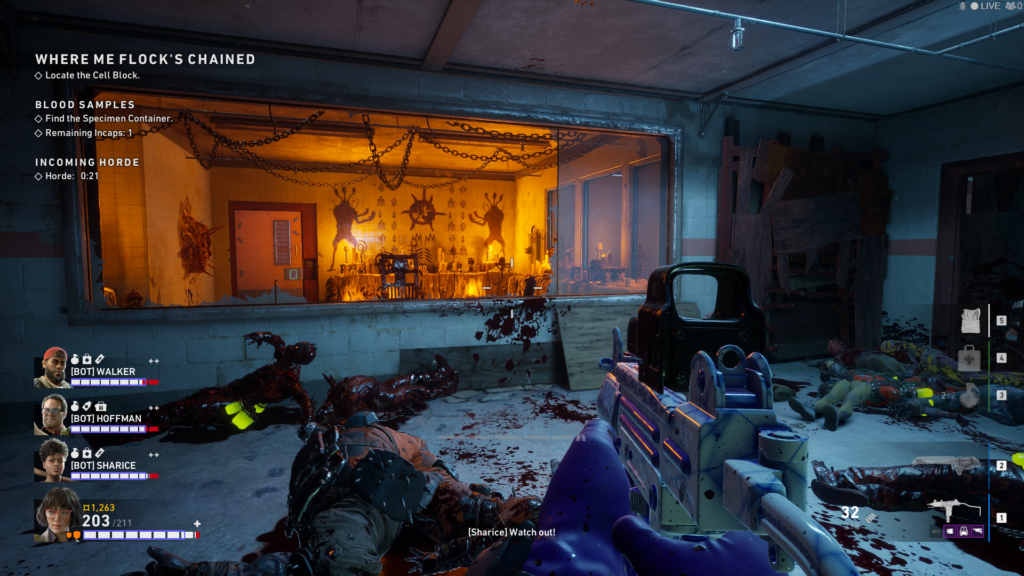This screenshot has width=1024, height=576.
Task: Select the slot 5 quick item
Action: coord(968,320)
